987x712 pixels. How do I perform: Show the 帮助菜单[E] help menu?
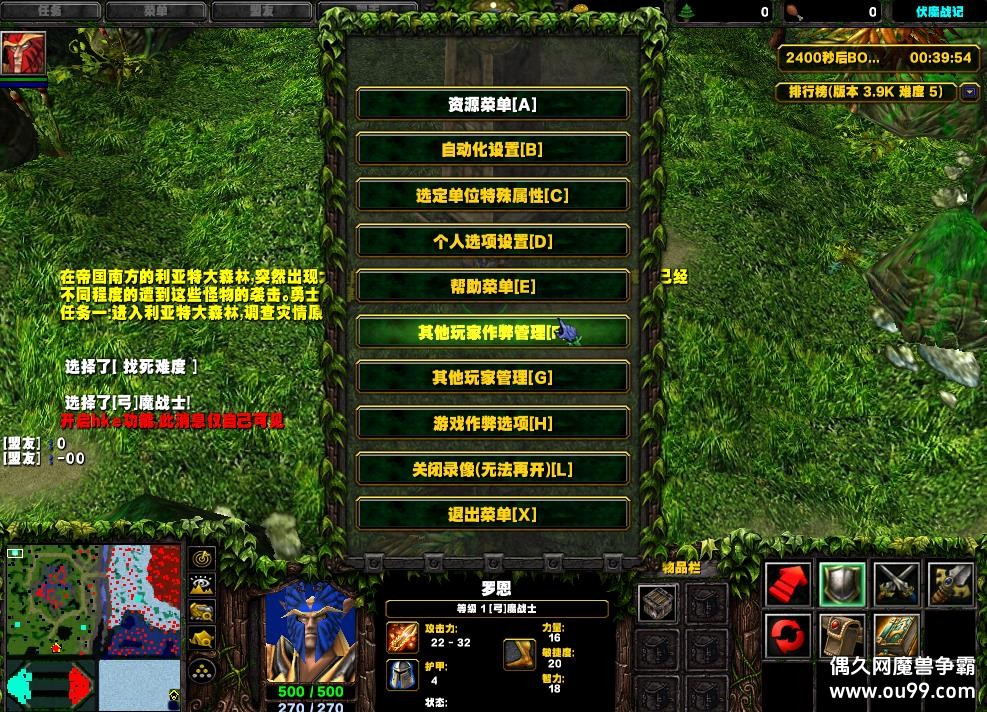(492, 287)
